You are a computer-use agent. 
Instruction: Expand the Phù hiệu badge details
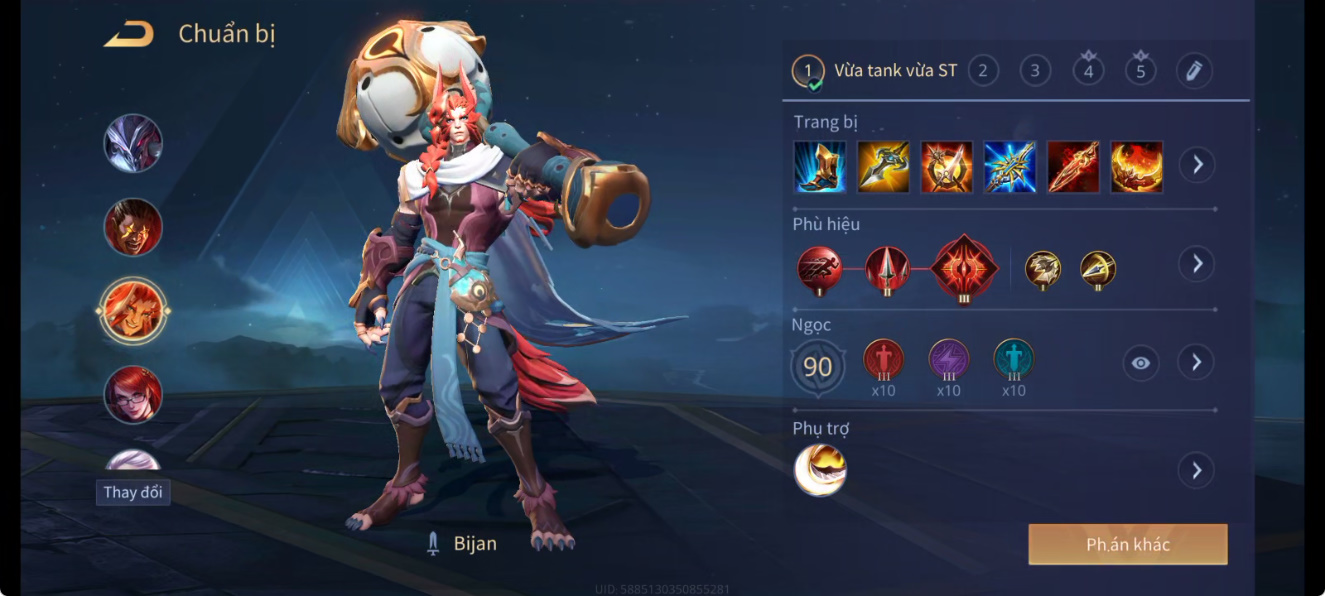tap(1196, 264)
